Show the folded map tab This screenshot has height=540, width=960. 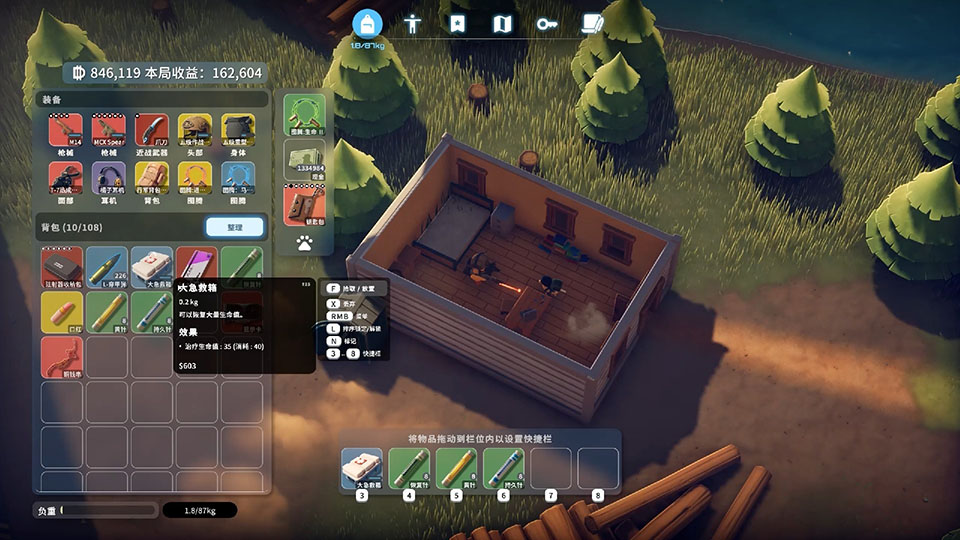502,23
